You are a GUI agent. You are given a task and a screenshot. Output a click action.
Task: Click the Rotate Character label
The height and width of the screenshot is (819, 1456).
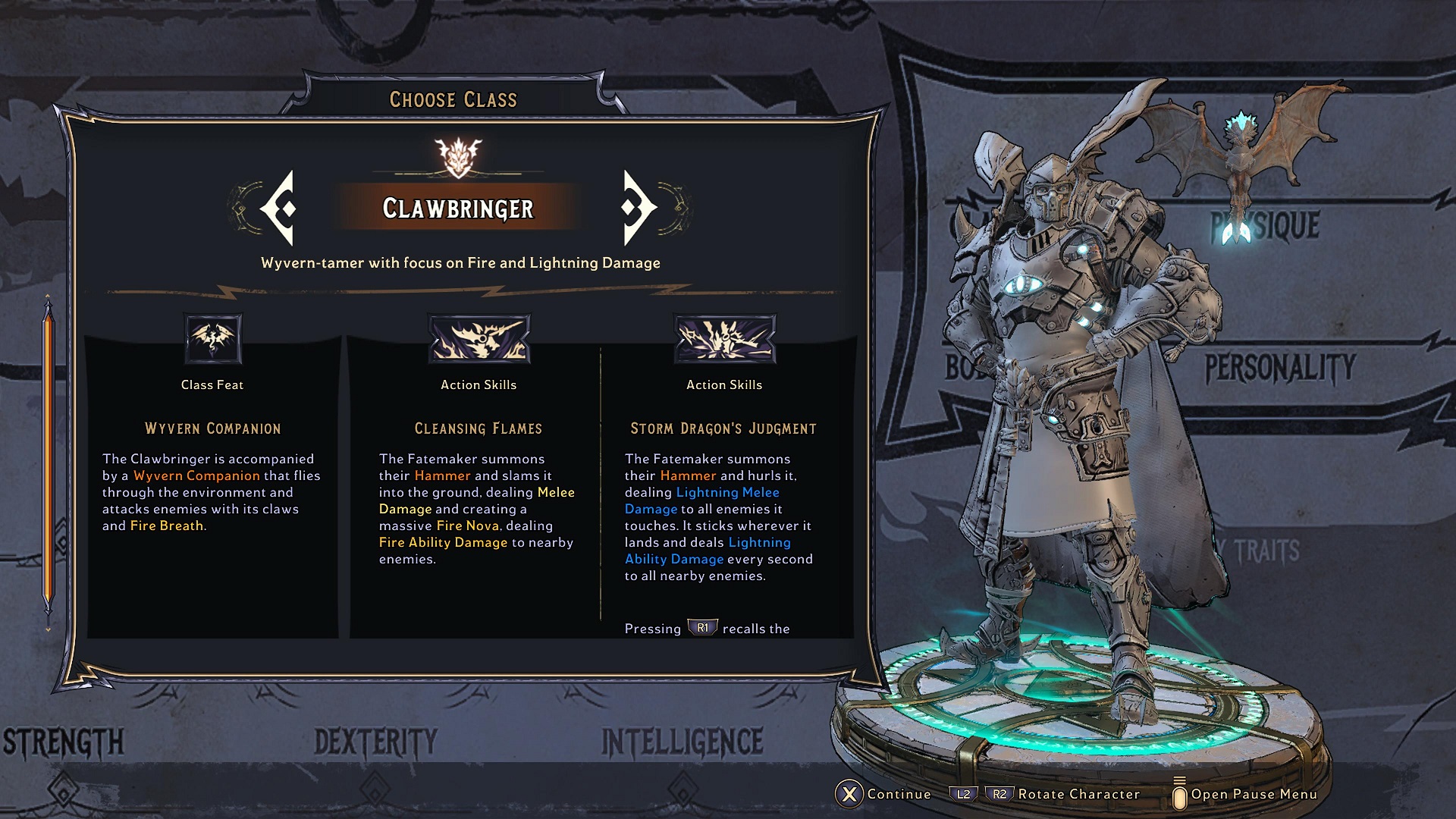coord(1078,794)
